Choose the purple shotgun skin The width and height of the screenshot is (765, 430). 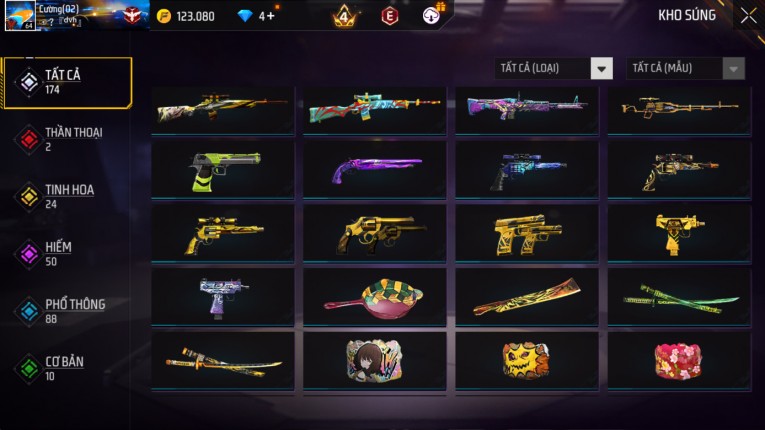(375, 169)
